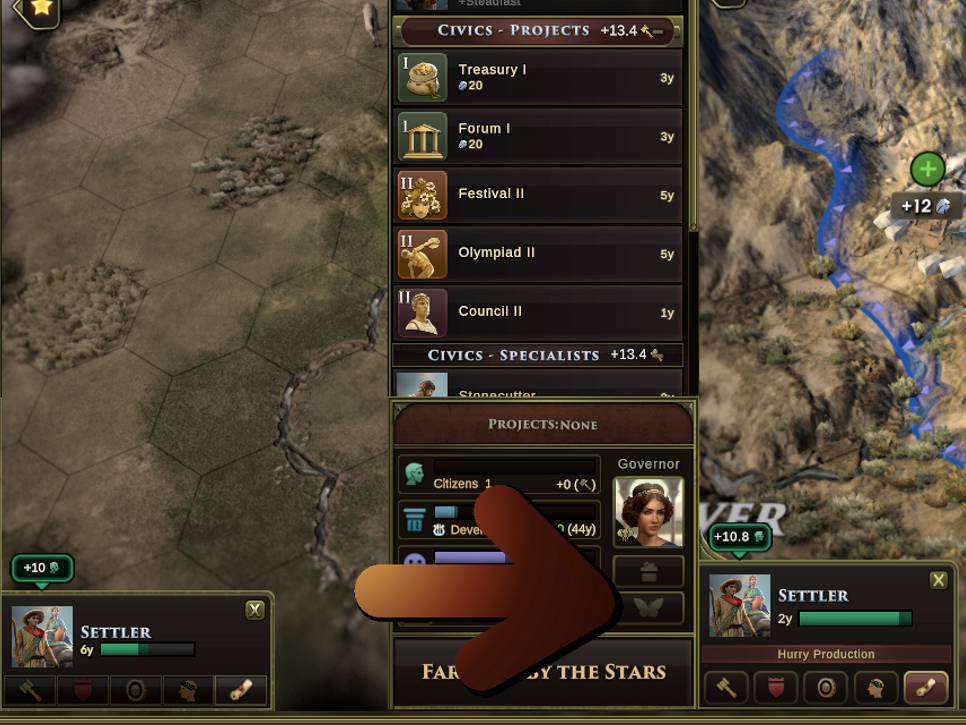Click the laurel head icon in 6y Settler panel
Viewport: 966px width, 725px height.
(x=187, y=690)
